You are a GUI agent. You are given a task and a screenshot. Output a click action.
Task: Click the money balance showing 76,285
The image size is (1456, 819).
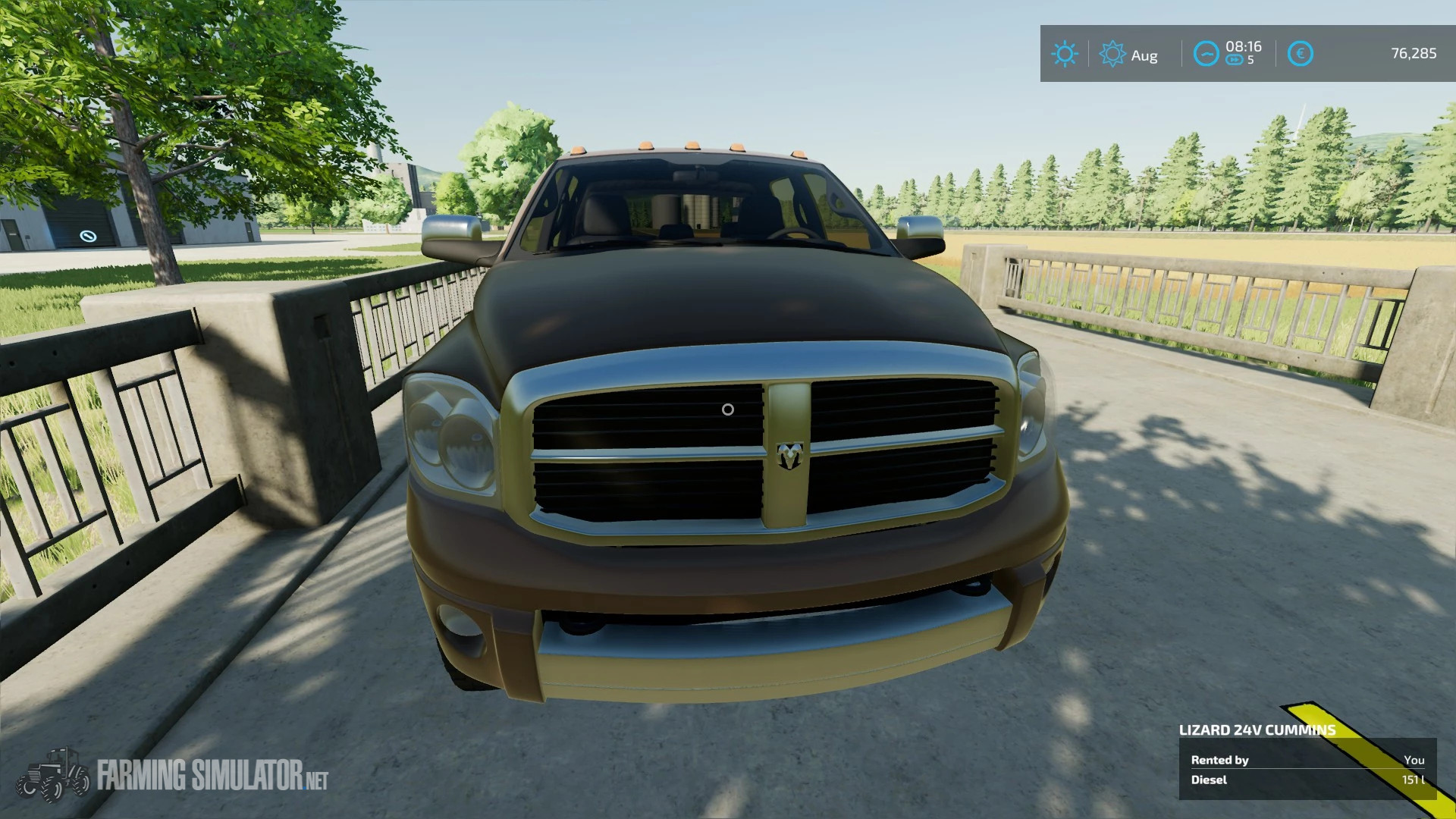pyautogui.click(x=1413, y=54)
